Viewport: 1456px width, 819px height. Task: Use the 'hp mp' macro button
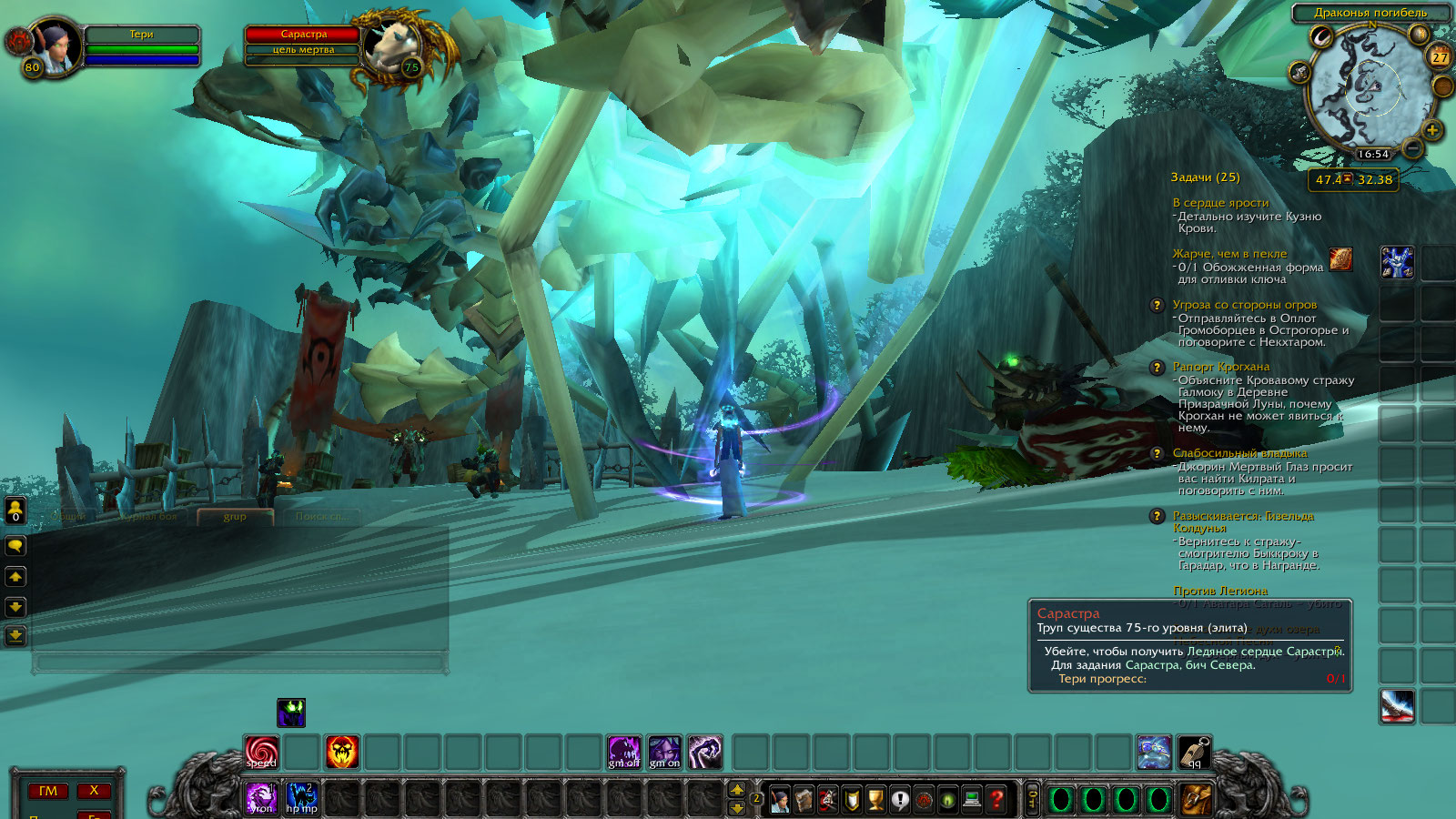(x=302, y=798)
